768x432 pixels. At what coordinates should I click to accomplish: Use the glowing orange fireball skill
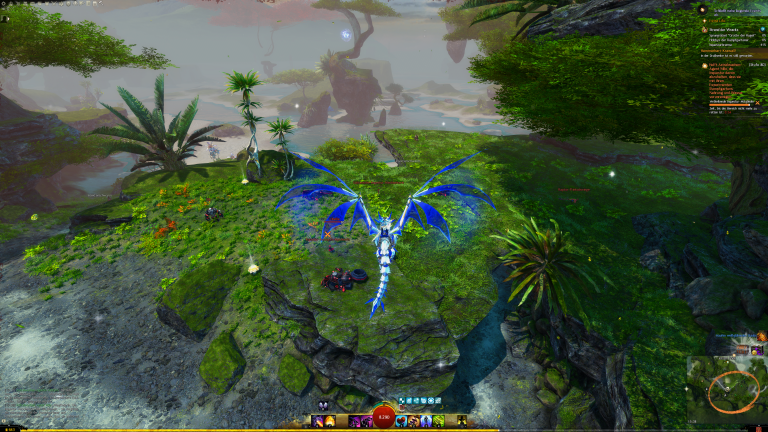coord(330,421)
